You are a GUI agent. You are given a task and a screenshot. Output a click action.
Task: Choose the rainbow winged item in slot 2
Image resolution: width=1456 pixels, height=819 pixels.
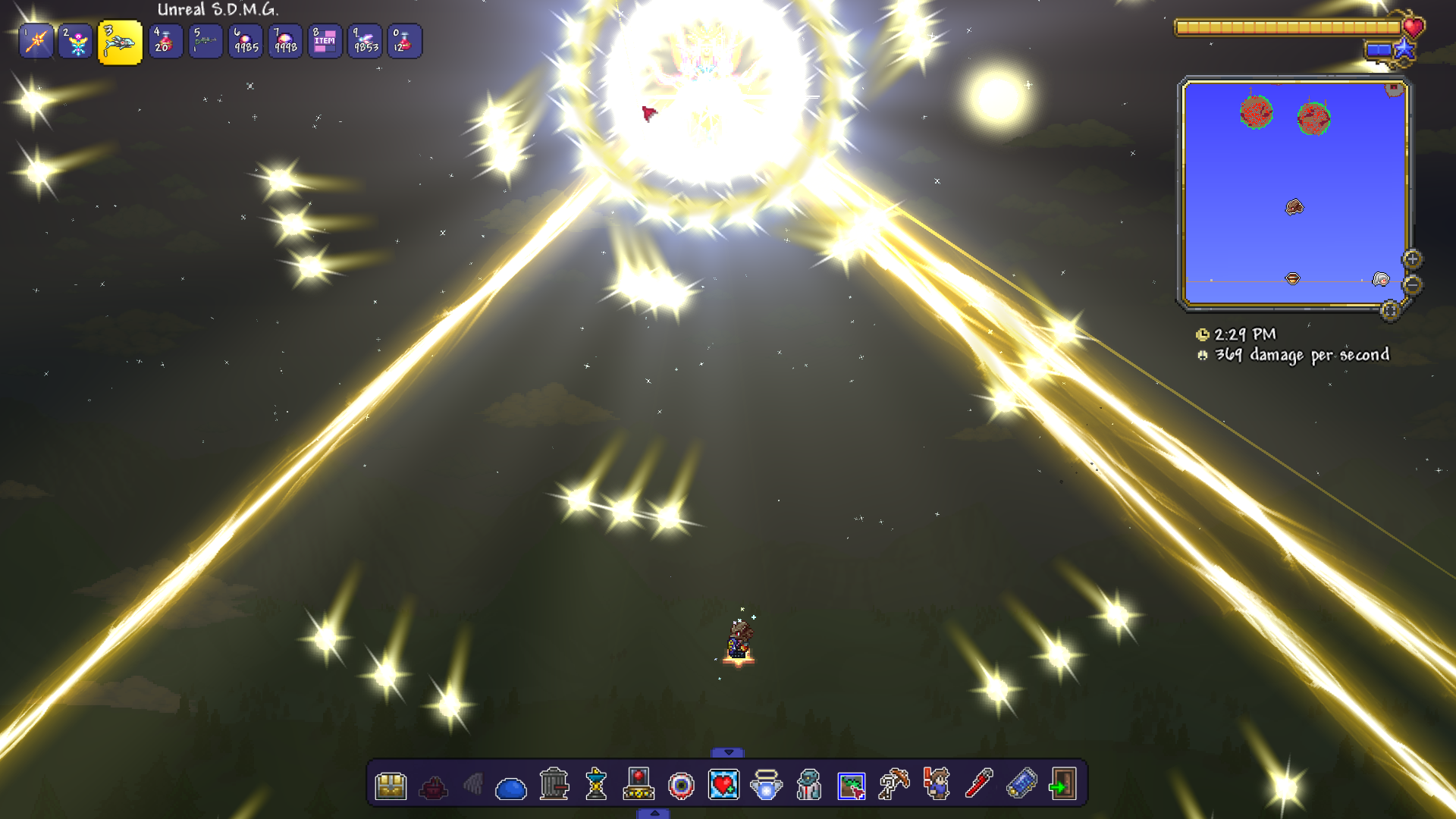point(77,42)
